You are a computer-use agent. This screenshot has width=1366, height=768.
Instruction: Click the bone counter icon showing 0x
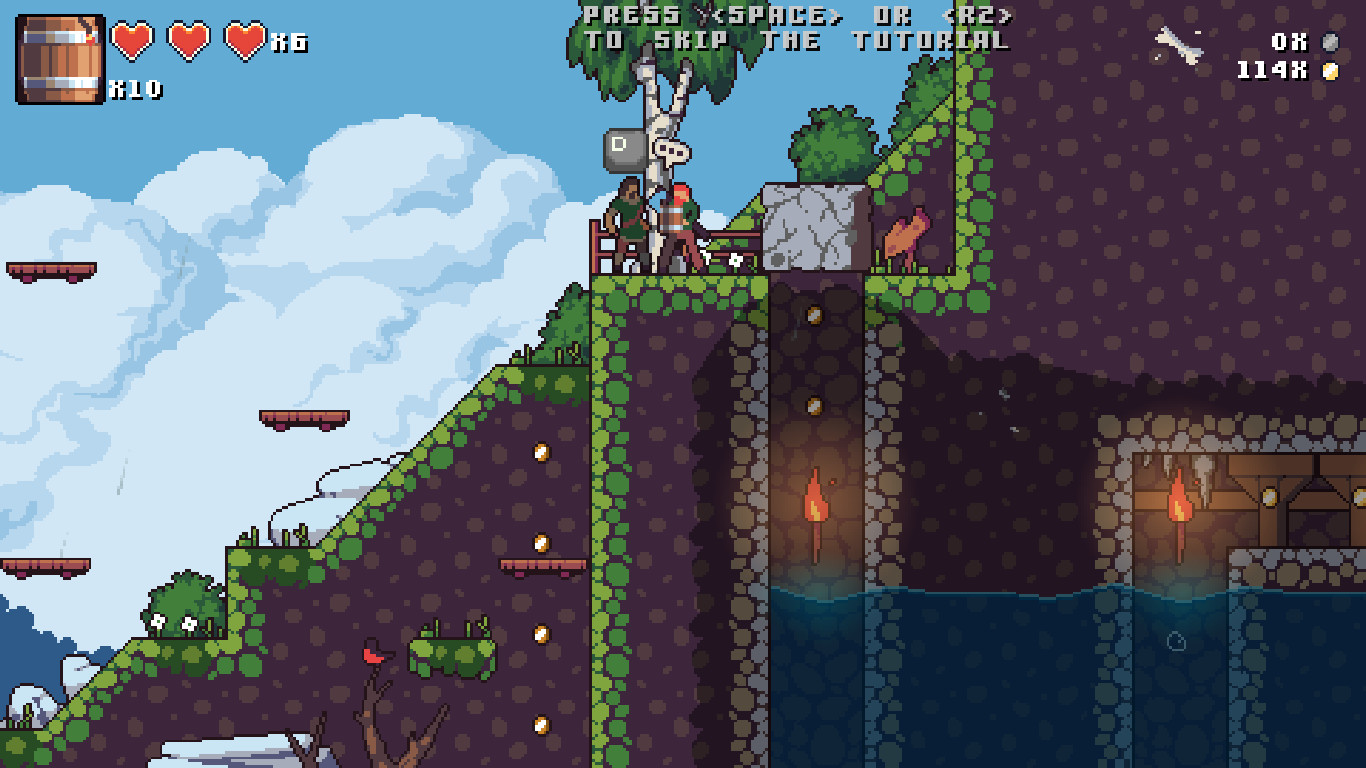(x=1330, y=43)
